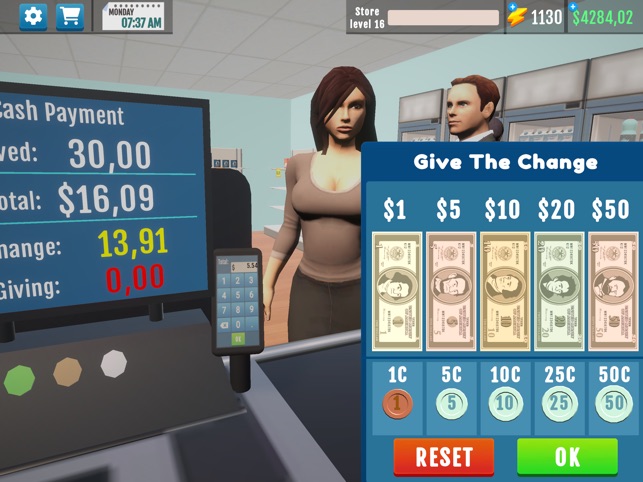Choose the 10C coin

[505, 404]
